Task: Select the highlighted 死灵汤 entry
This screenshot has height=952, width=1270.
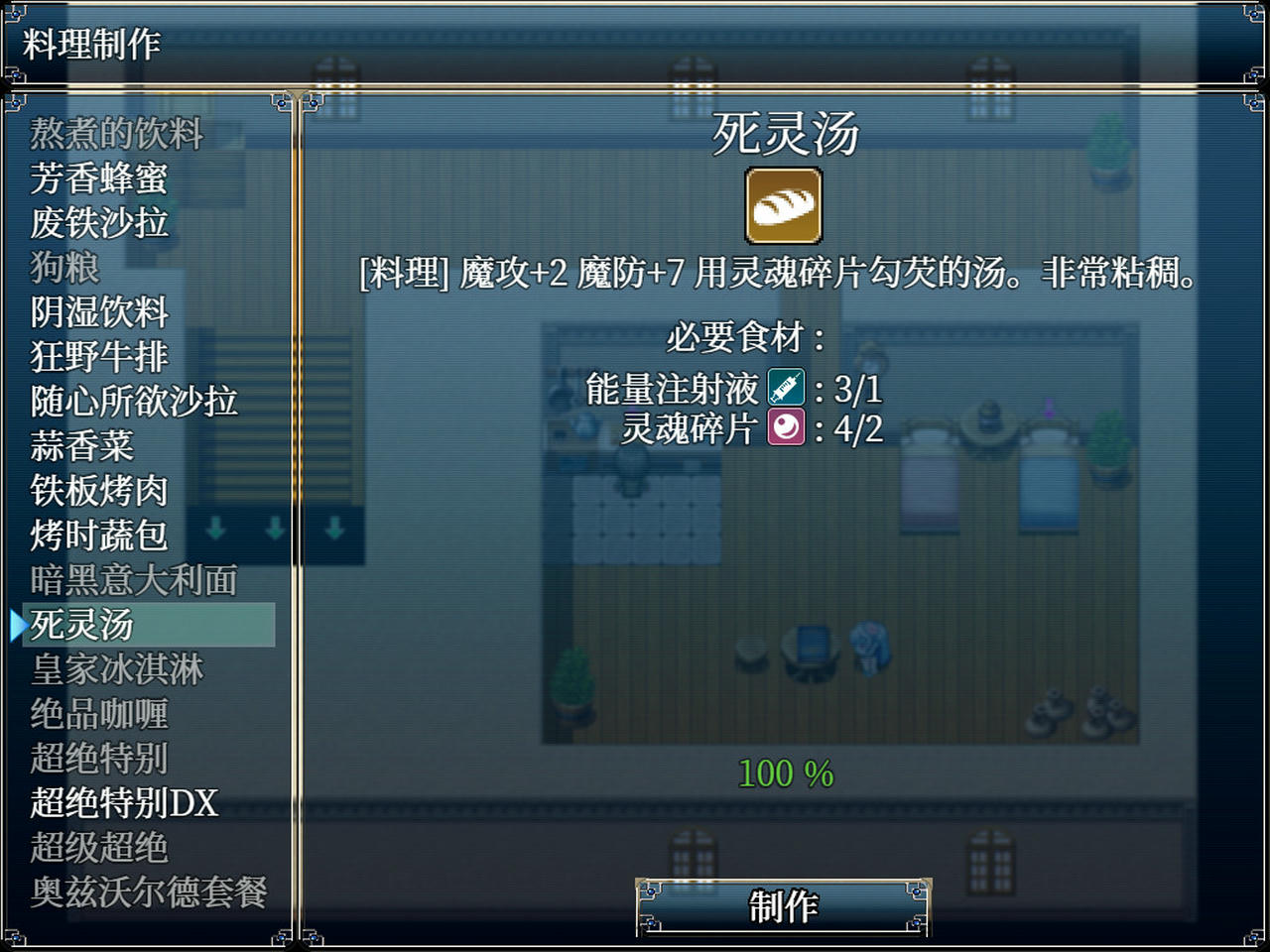Action: pos(82,625)
